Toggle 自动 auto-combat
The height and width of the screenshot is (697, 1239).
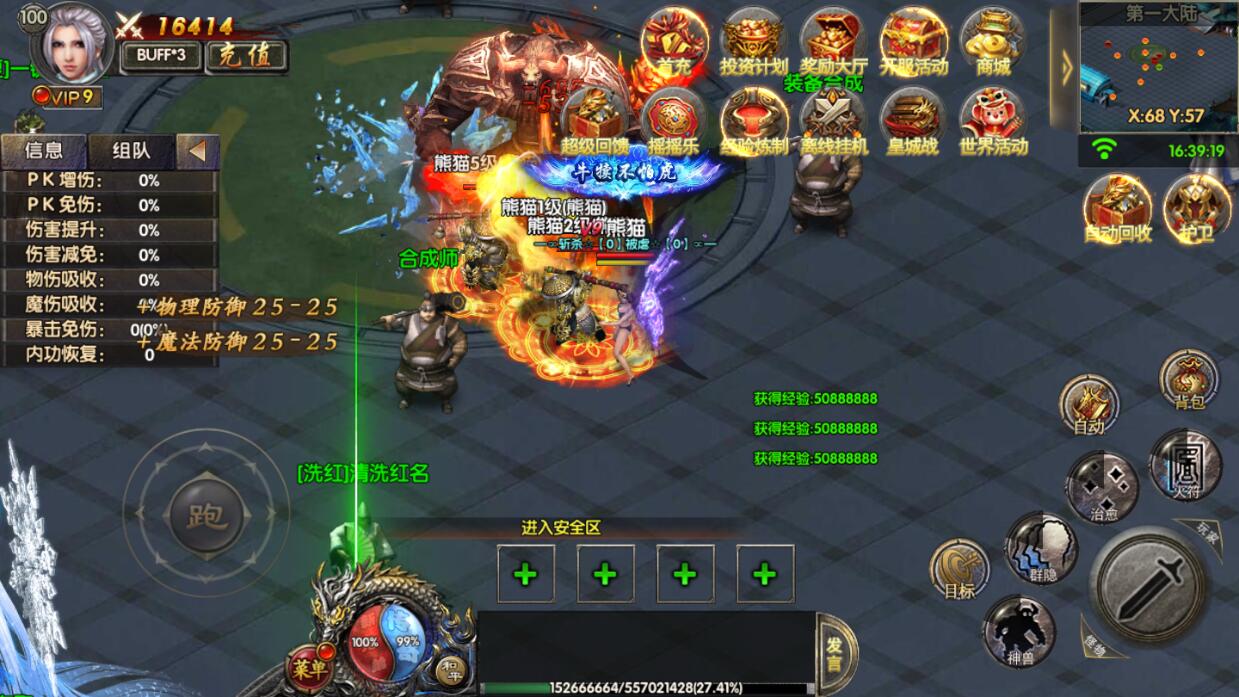pyautogui.click(x=1088, y=405)
